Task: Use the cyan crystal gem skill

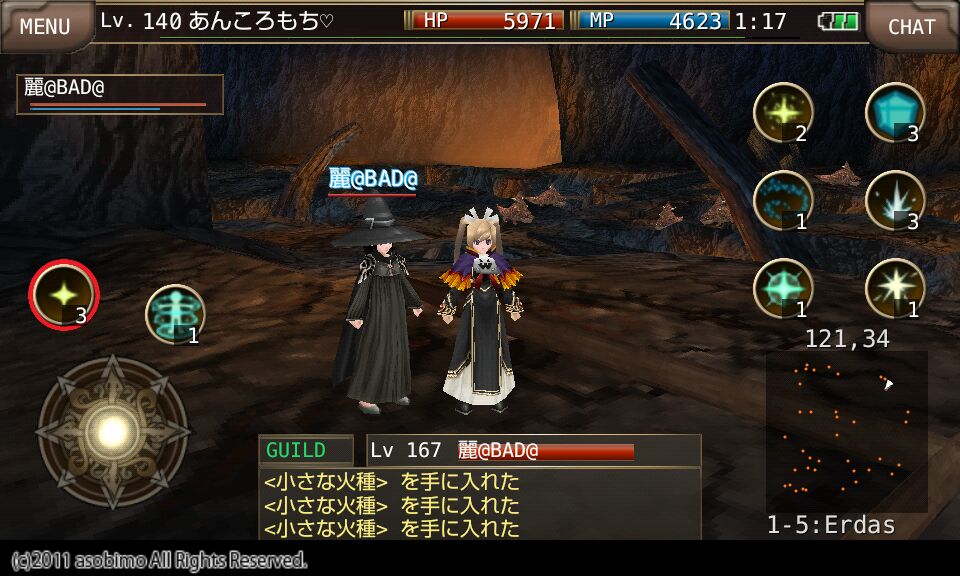Action: pyautogui.click(x=894, y=112)
